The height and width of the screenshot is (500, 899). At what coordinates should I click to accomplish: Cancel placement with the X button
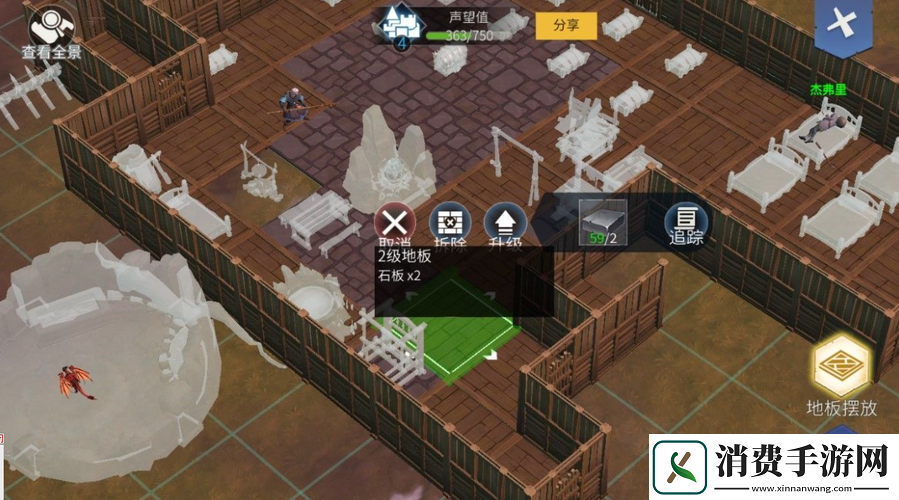point(396,222)
